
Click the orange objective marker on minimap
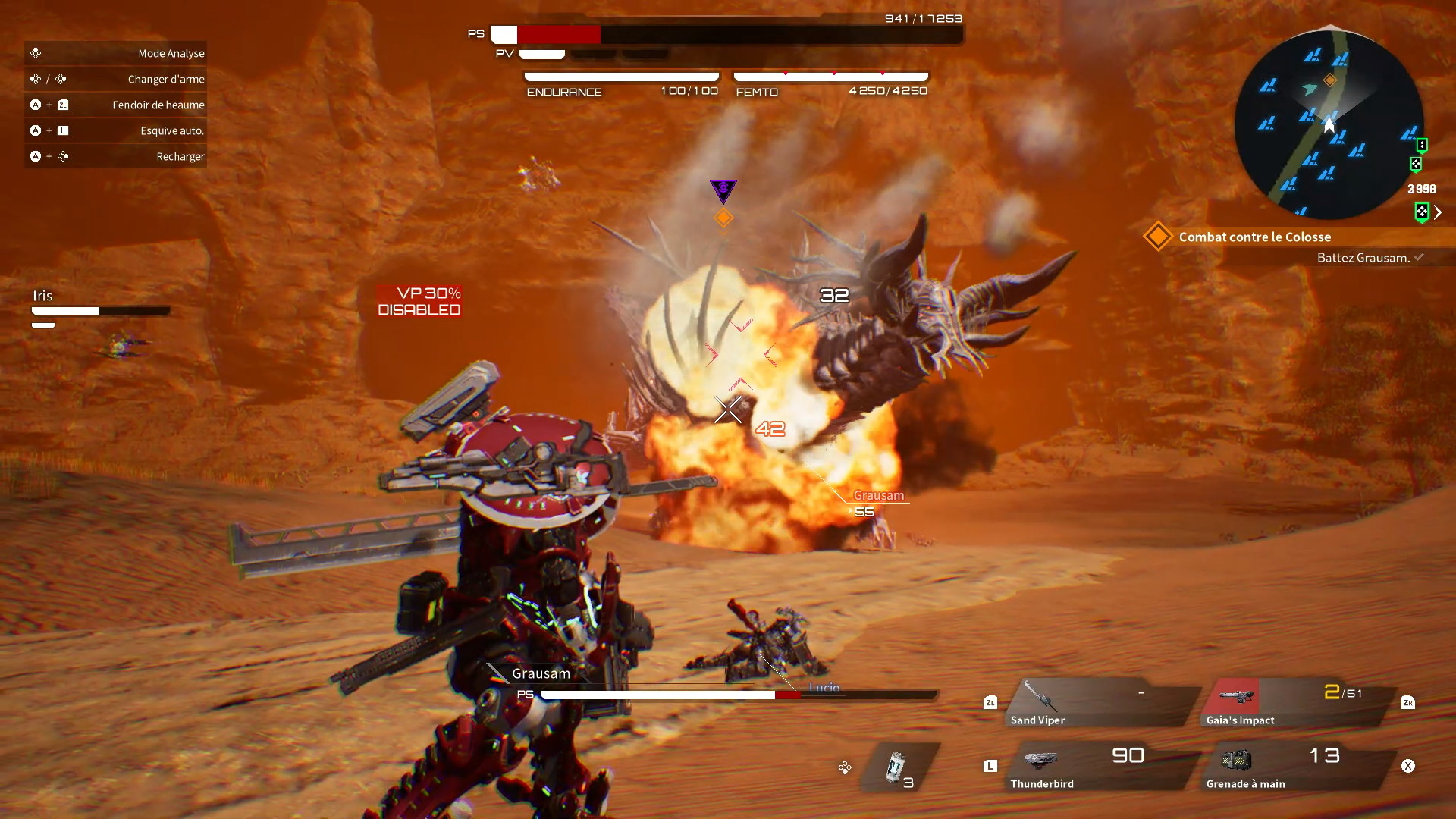(1330, 80)
